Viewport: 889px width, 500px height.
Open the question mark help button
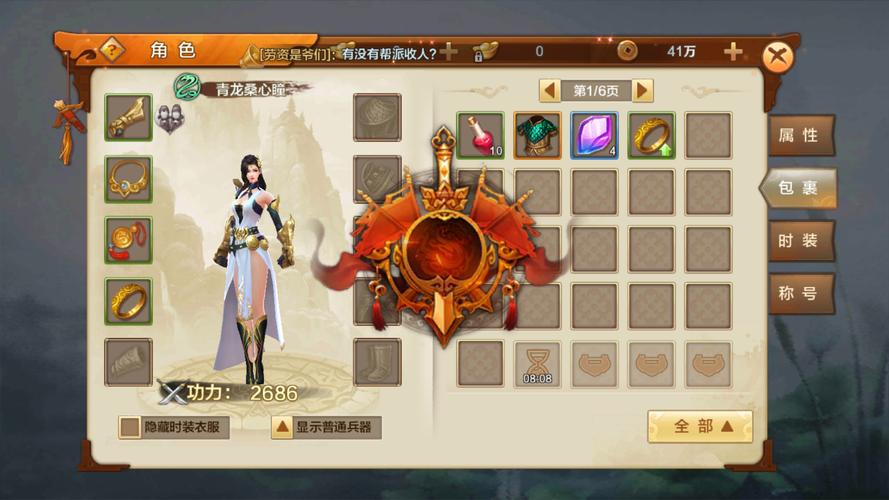click(x=113, y=49)
